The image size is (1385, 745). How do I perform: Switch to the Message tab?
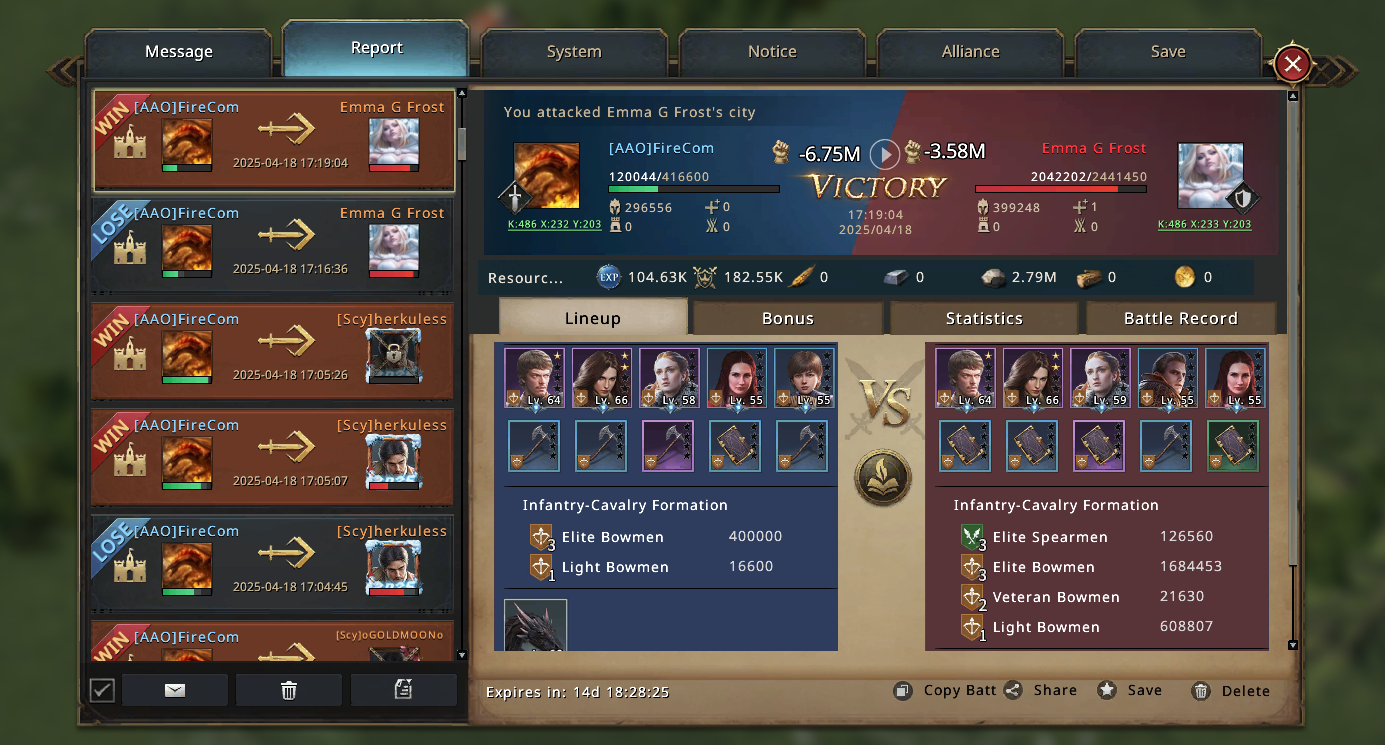(179, 52)
